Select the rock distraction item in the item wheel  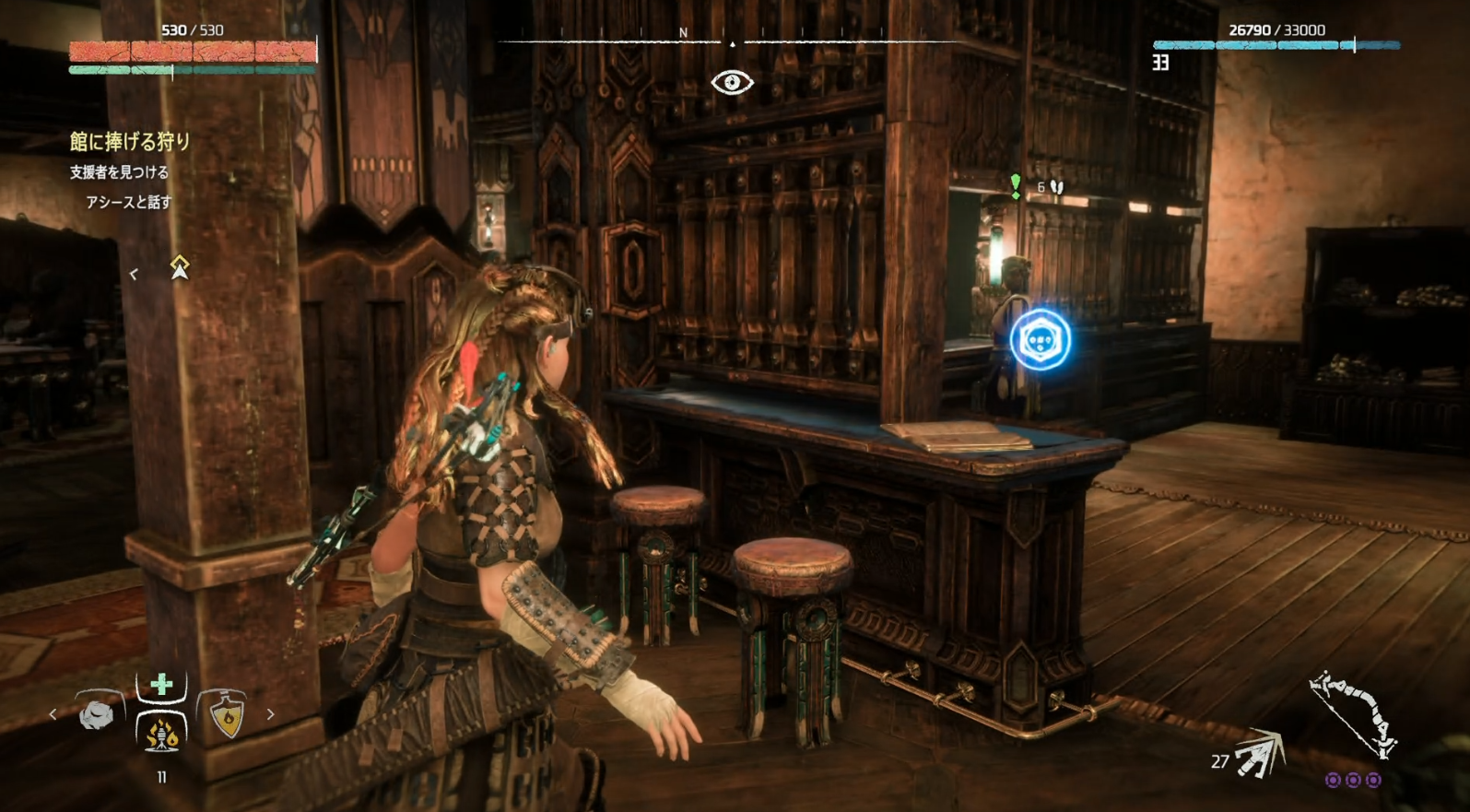coord(94,715)
